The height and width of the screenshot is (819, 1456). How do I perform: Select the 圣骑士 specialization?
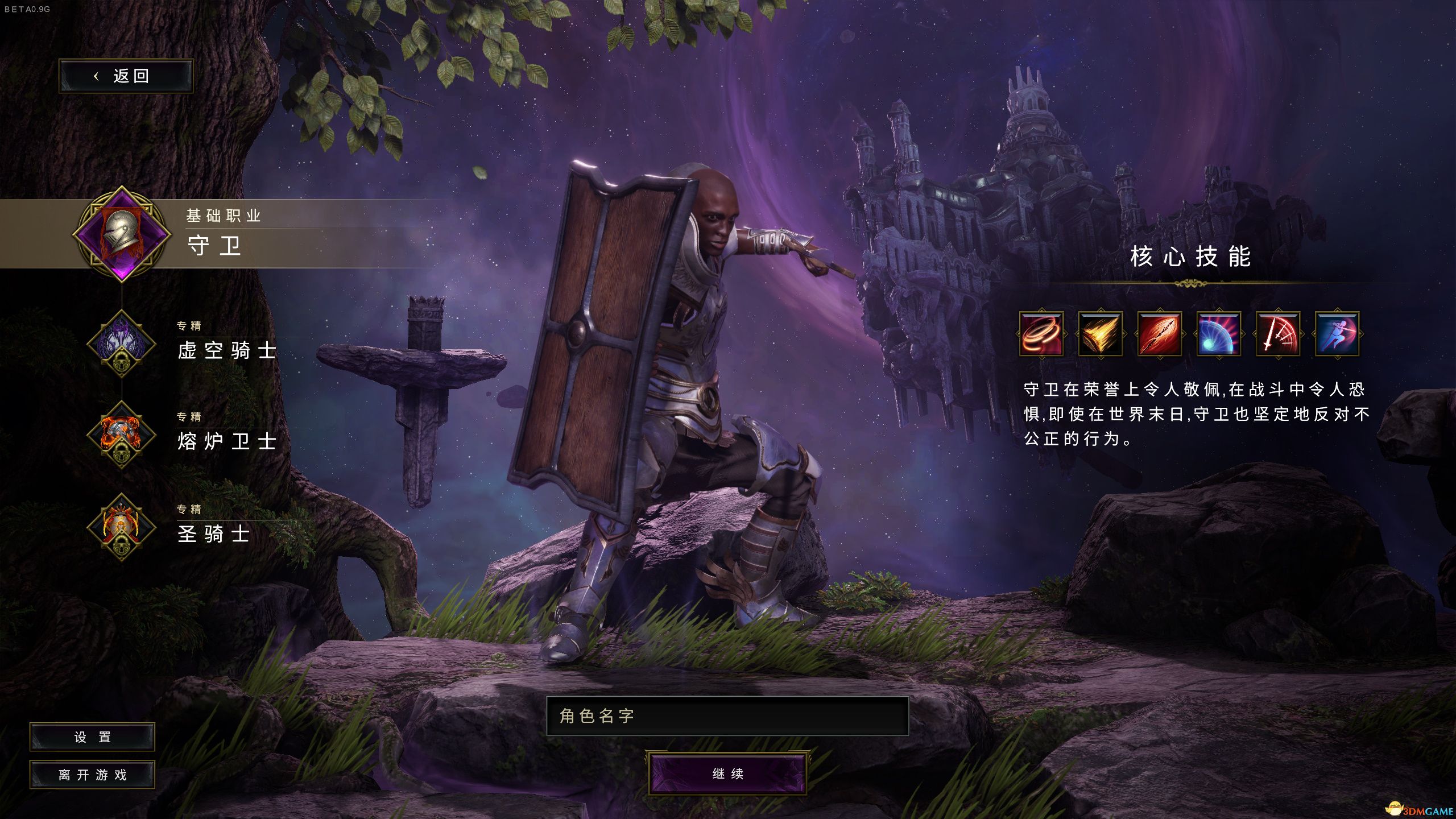(x=213, y=533)
